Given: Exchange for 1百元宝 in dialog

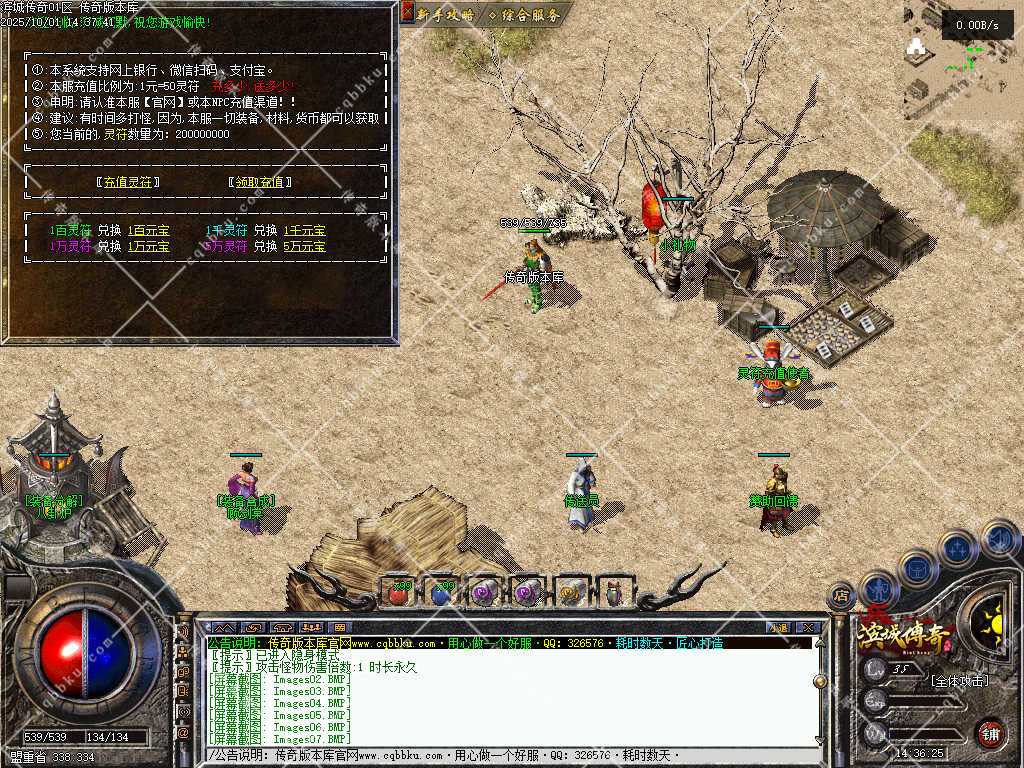Looking at the screenshot, I should (x=148, y=231).
